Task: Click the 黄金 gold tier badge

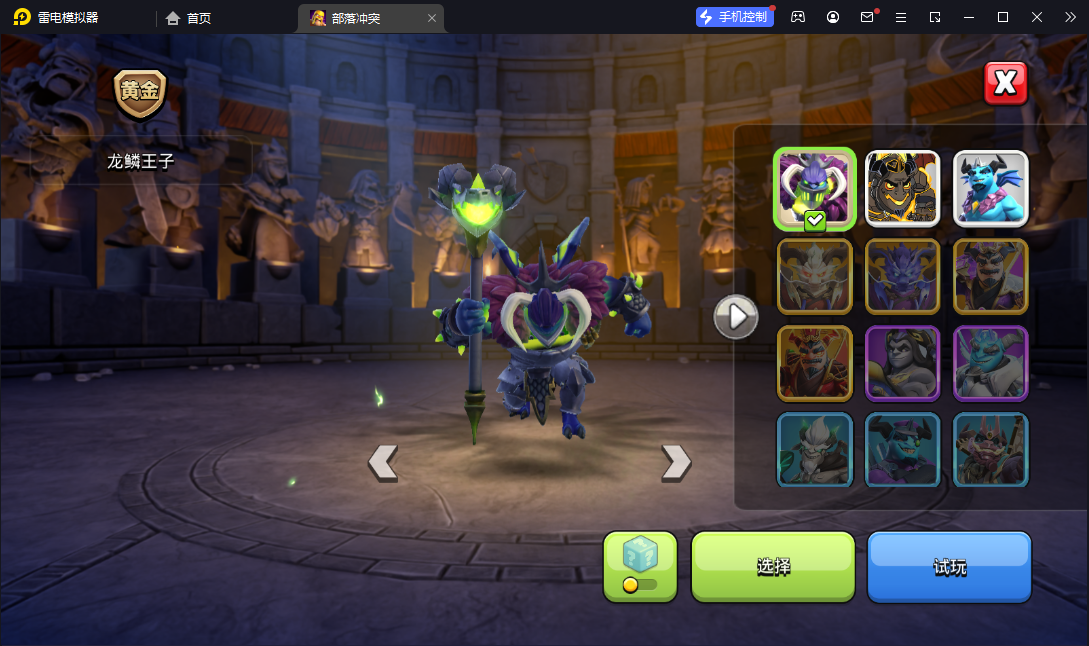Action: [x=140, y=92]
